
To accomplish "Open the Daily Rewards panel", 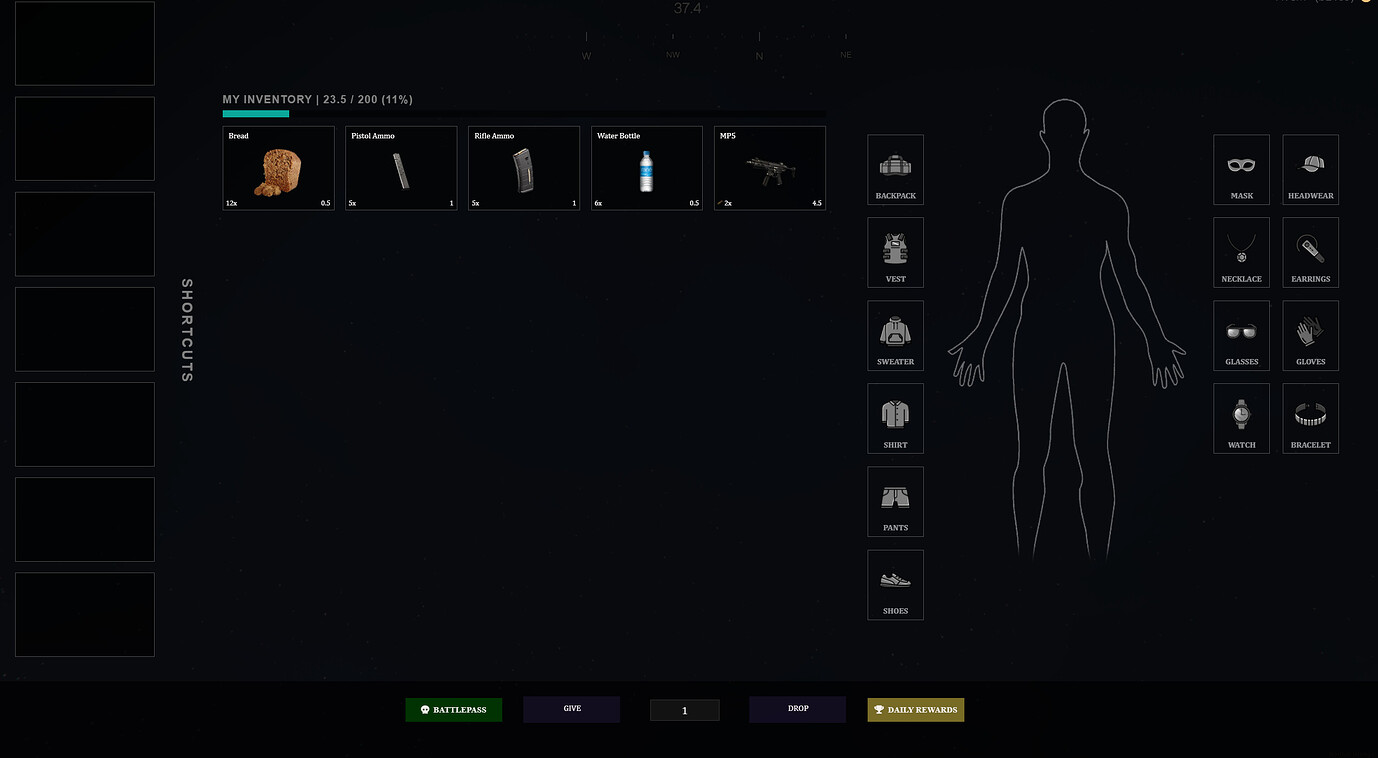I will [915, 709].
